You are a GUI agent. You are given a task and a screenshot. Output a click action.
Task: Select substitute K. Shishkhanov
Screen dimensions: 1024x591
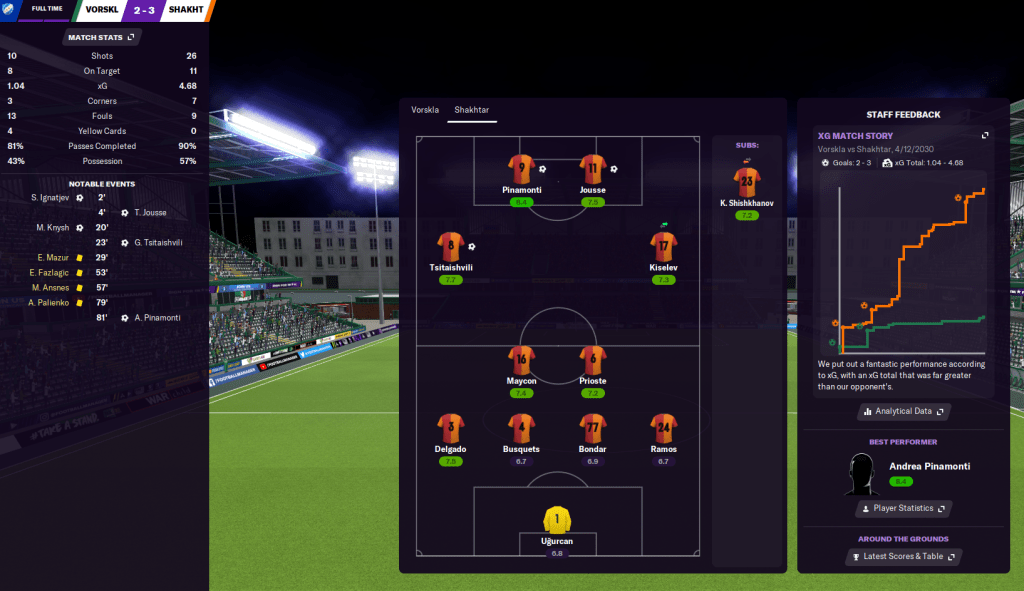746,183
